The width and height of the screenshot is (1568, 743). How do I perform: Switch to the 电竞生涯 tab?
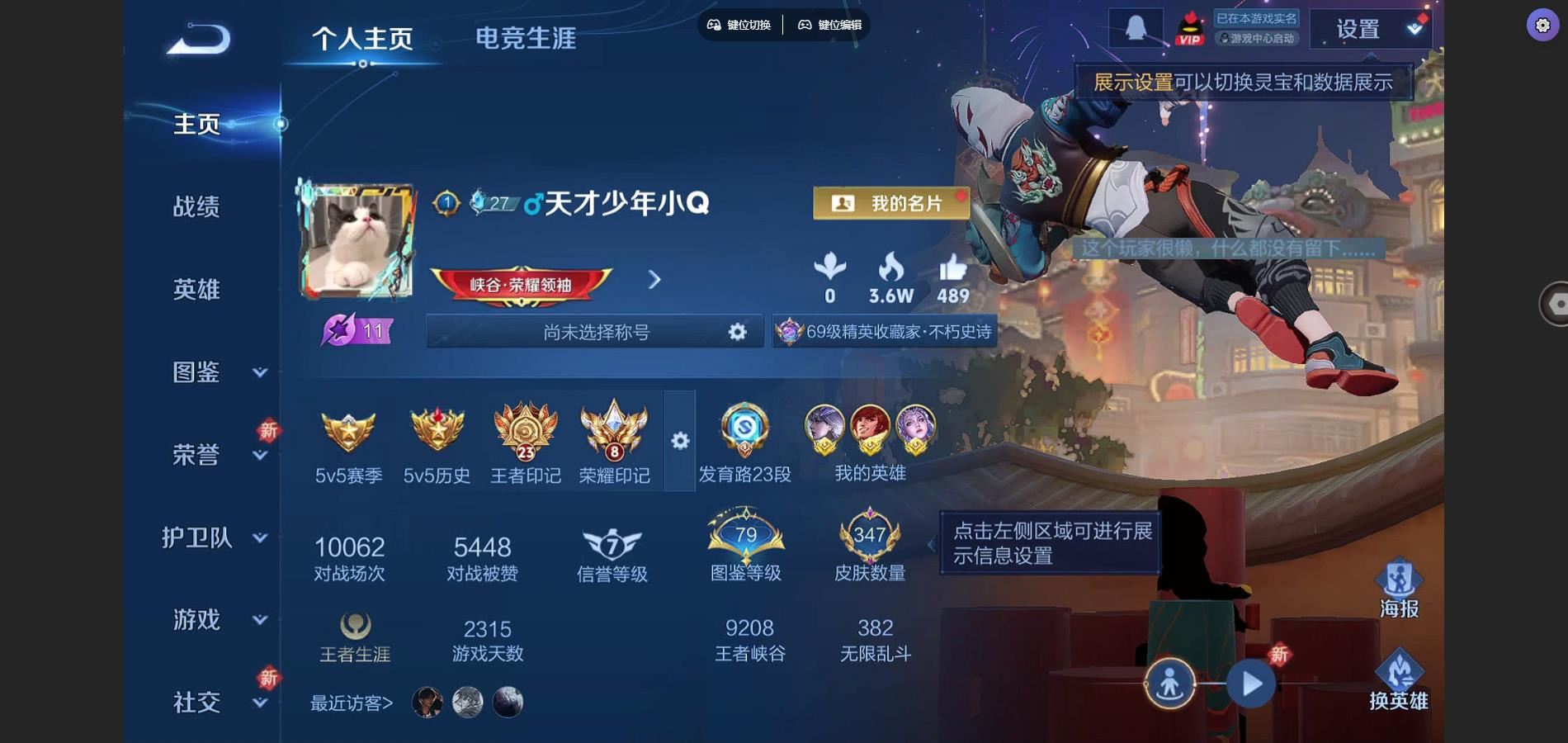[x=526, y=39]
